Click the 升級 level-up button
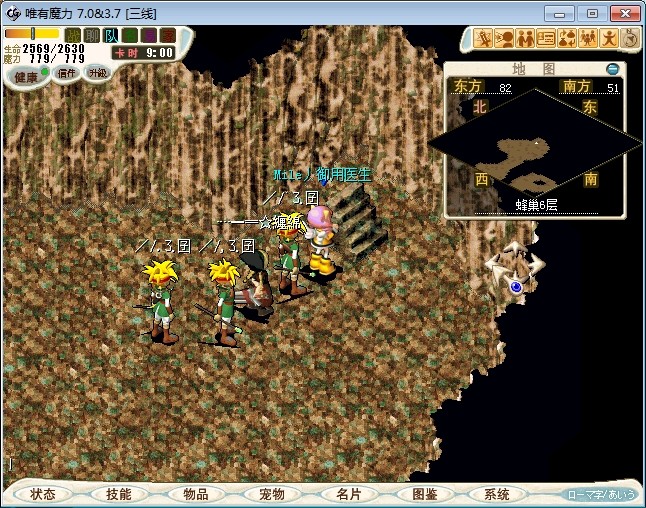This screenshot has width=646, height=508. point(97,73)
